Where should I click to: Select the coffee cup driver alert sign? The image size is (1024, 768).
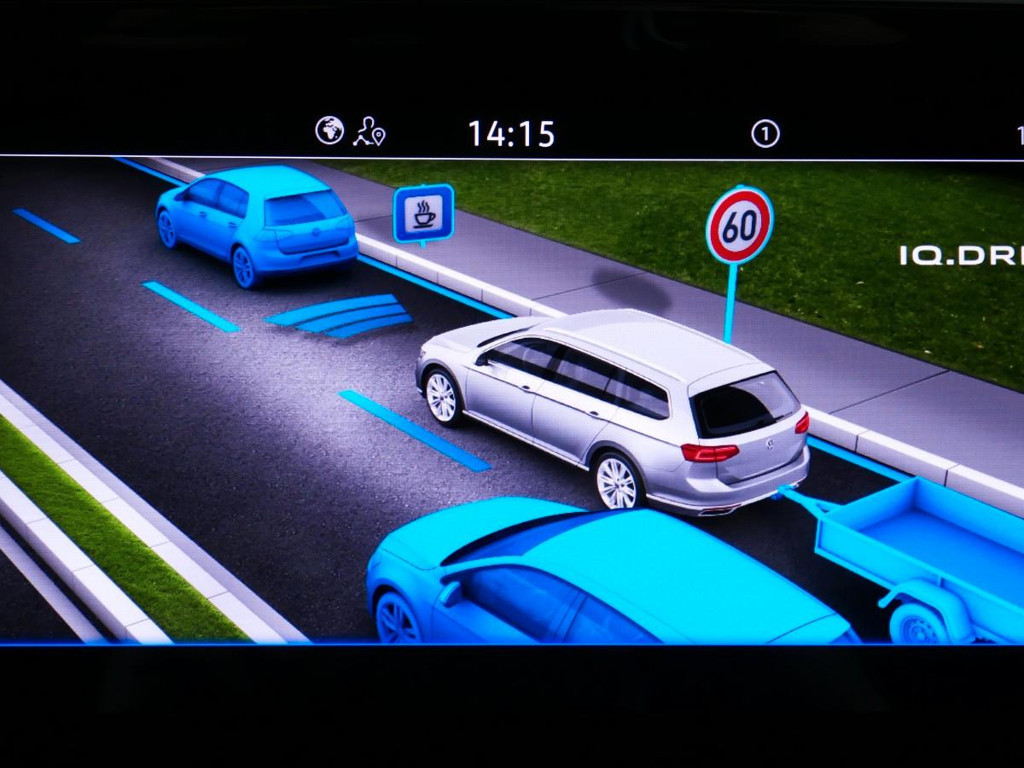pos(423,213)
